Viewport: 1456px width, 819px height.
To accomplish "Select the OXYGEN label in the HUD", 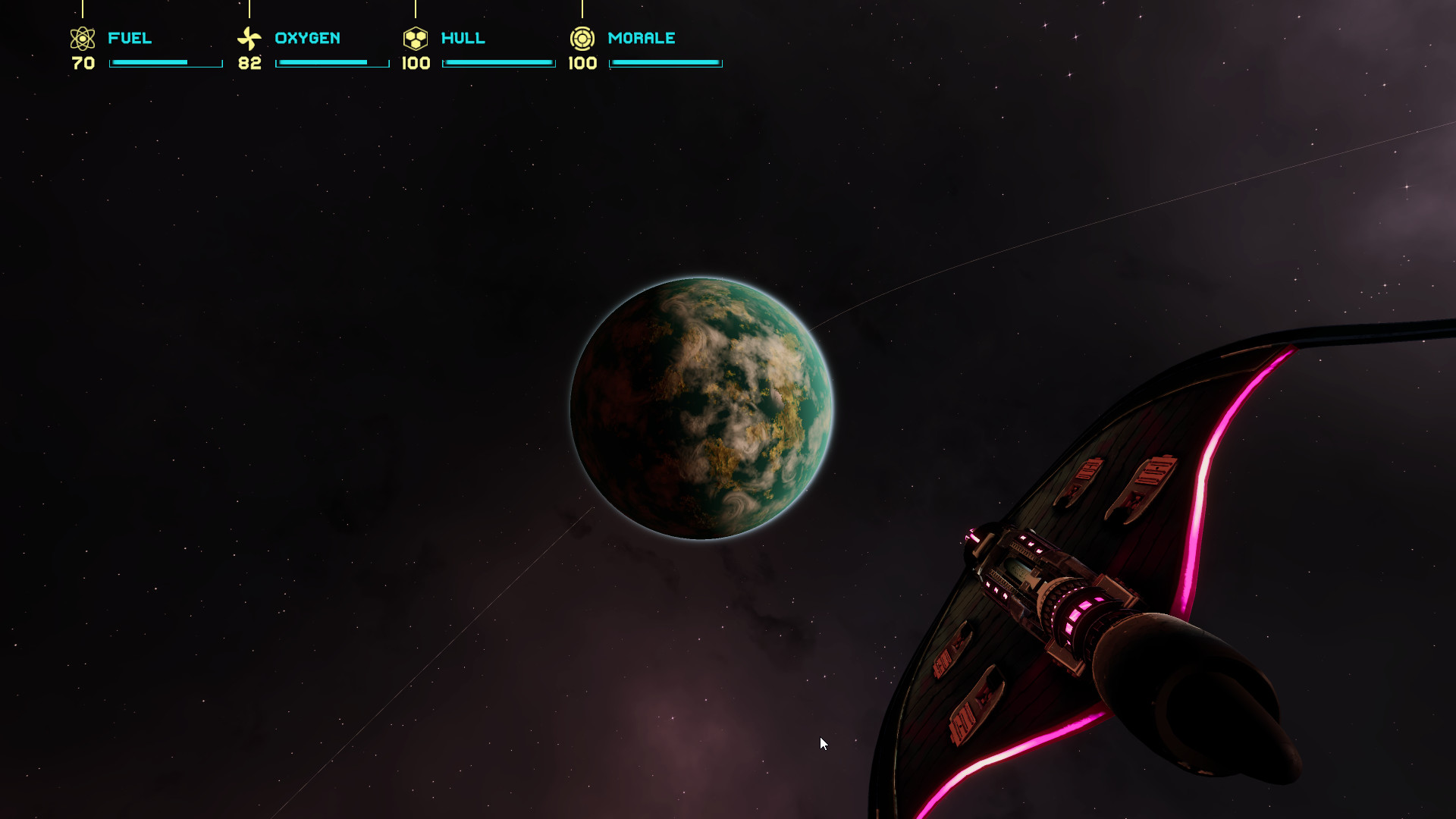I will pyautogui.click(x=308, y=38).
